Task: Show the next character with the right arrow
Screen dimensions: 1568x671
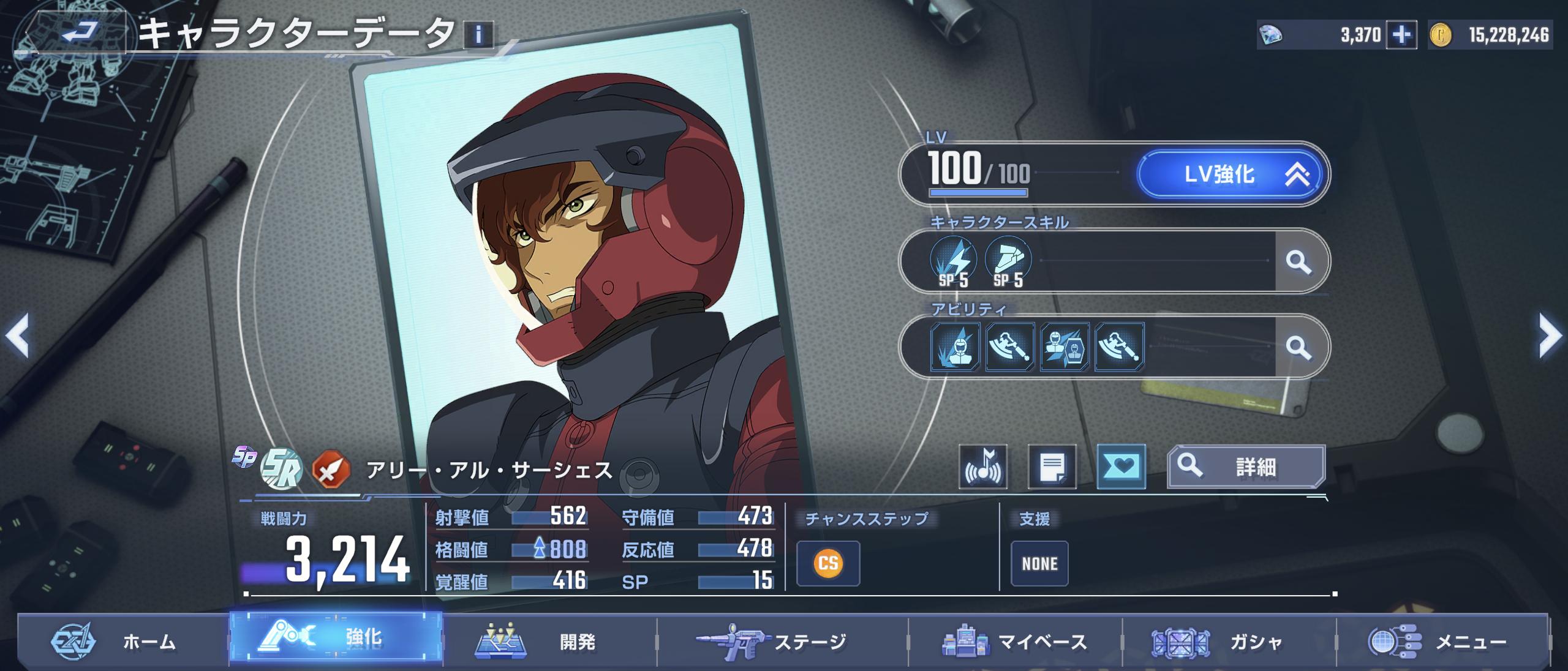Action: 1550,335
